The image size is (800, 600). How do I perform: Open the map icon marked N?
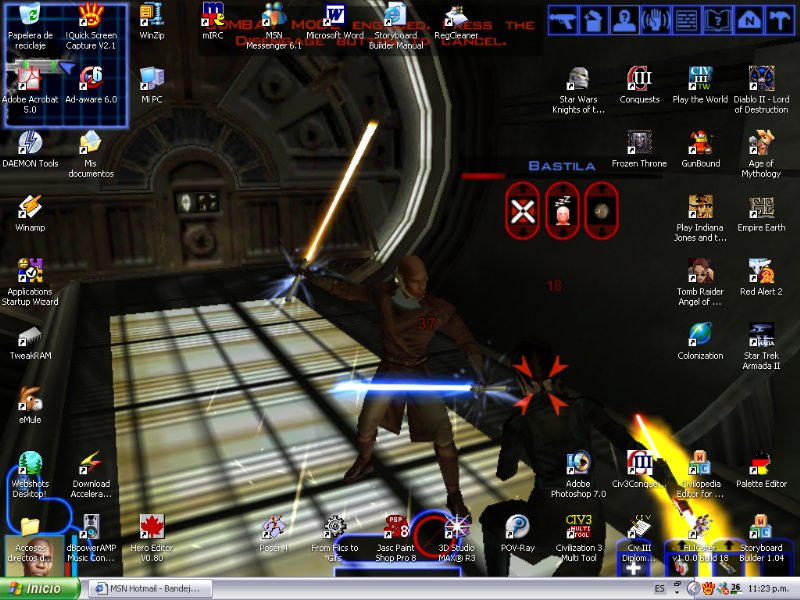[x=746, y=19]
